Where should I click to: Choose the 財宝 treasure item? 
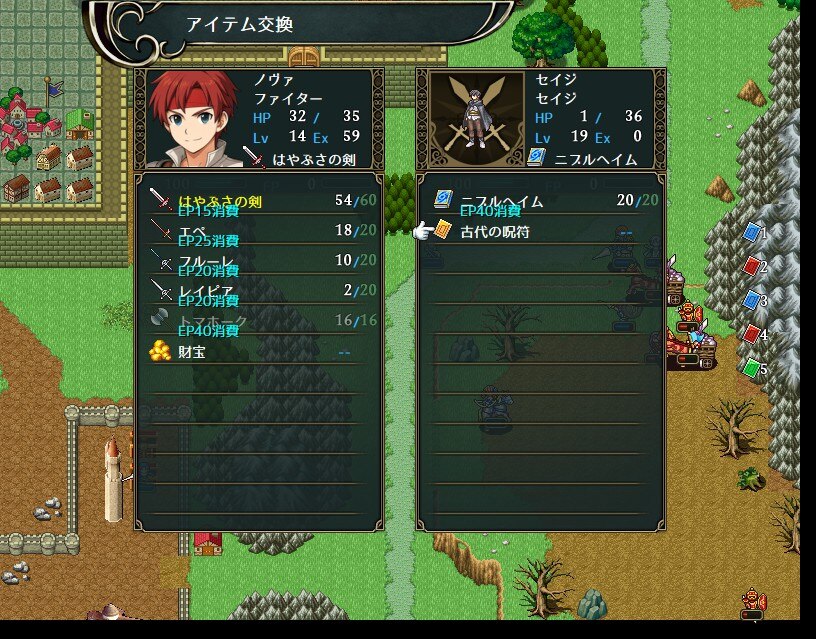258,352
